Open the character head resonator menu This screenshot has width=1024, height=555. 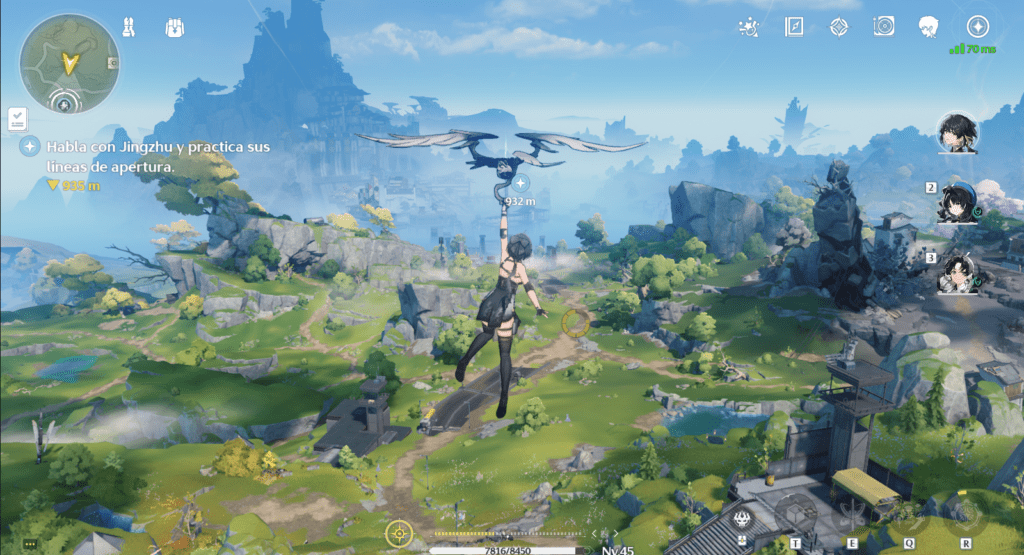pyautogui.click(x=929, y=26)
